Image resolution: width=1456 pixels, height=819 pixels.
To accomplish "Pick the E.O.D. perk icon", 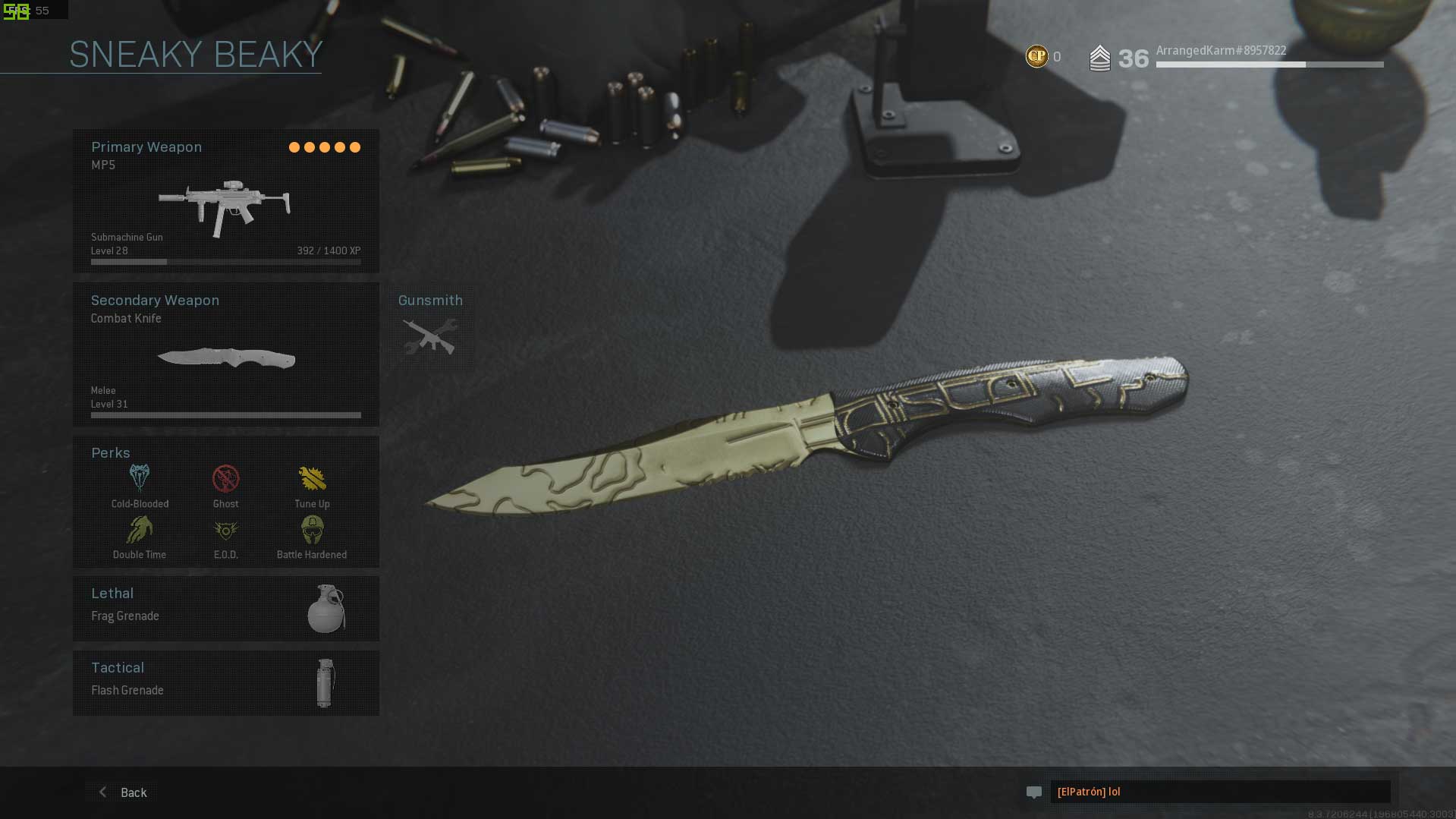I will click(x=225, y=530).
